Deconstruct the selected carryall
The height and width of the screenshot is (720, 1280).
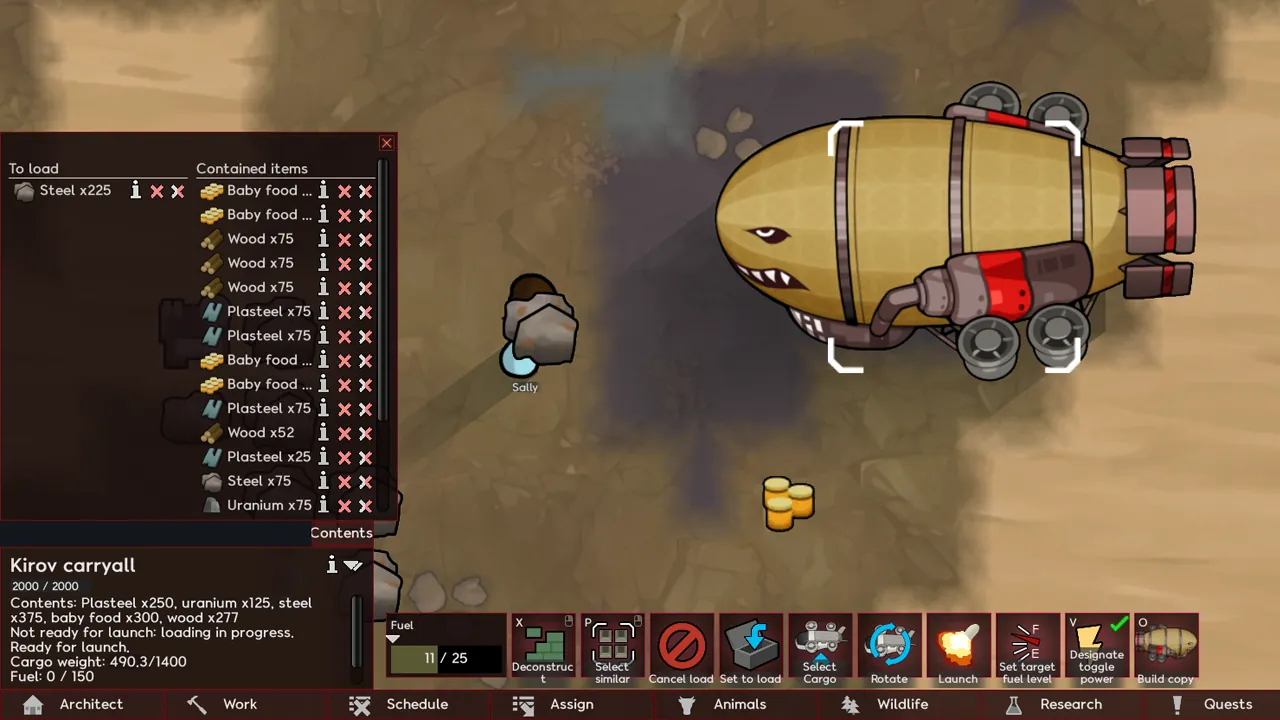[543, 649]
